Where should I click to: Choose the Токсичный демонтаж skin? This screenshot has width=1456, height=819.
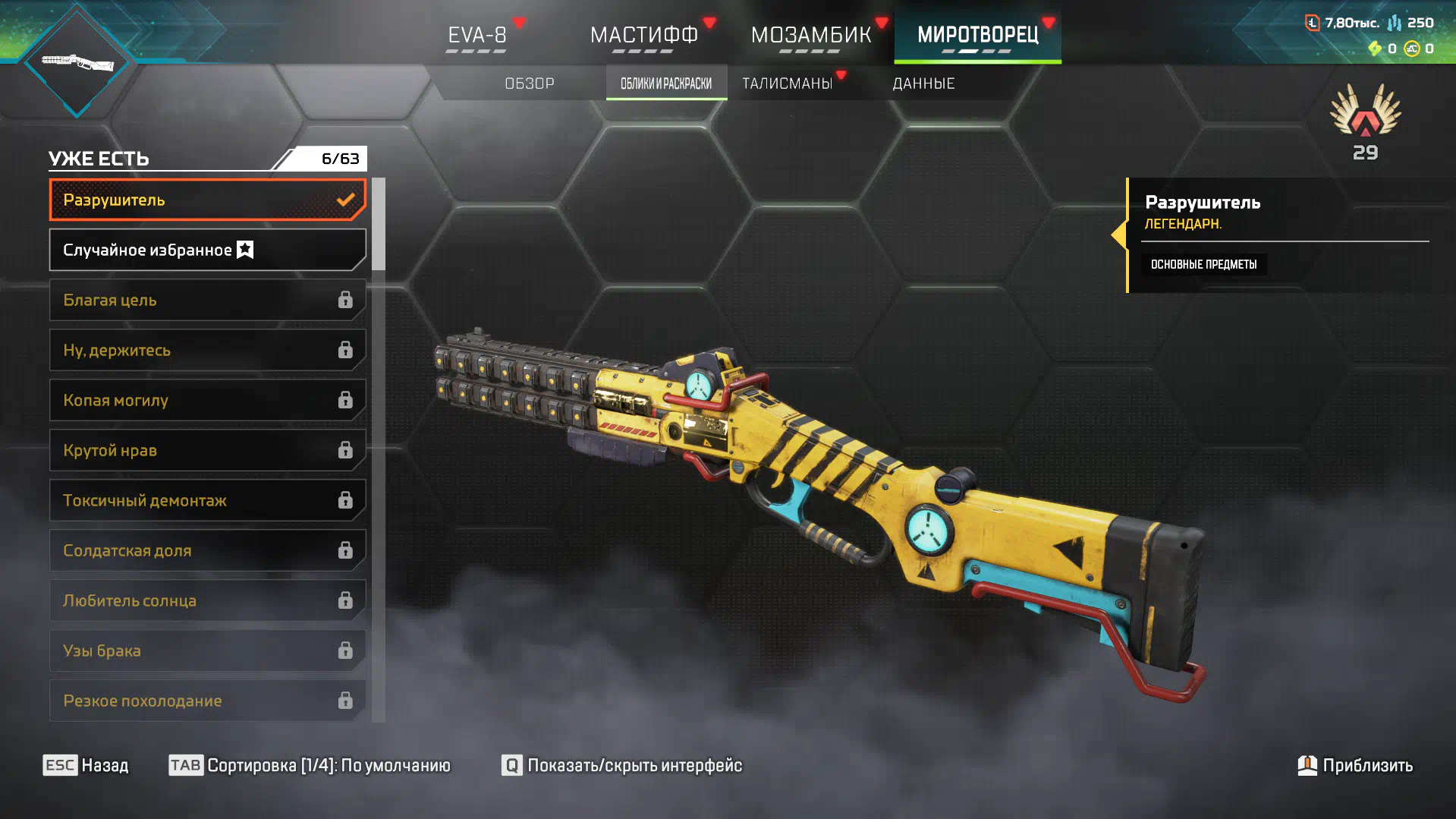coord(207,501)
